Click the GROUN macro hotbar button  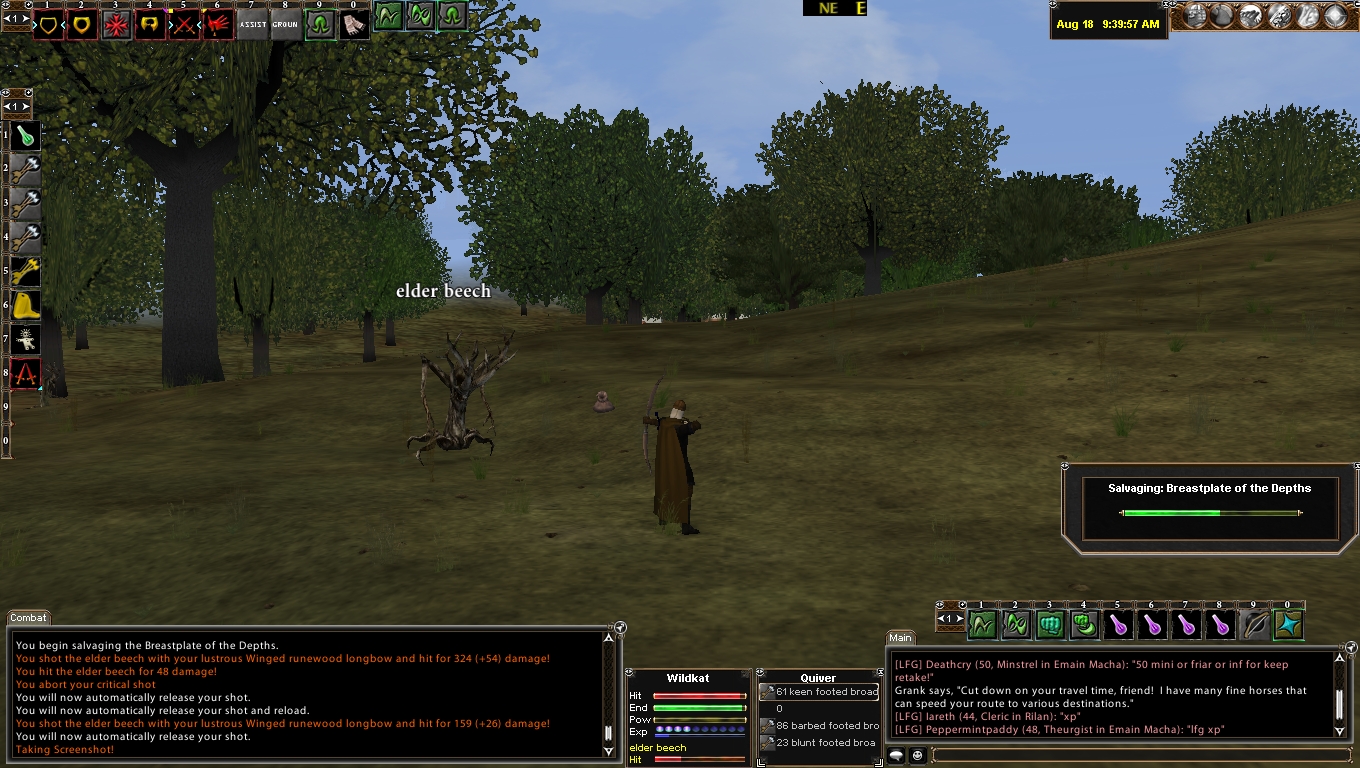click(x=286, y=25)
